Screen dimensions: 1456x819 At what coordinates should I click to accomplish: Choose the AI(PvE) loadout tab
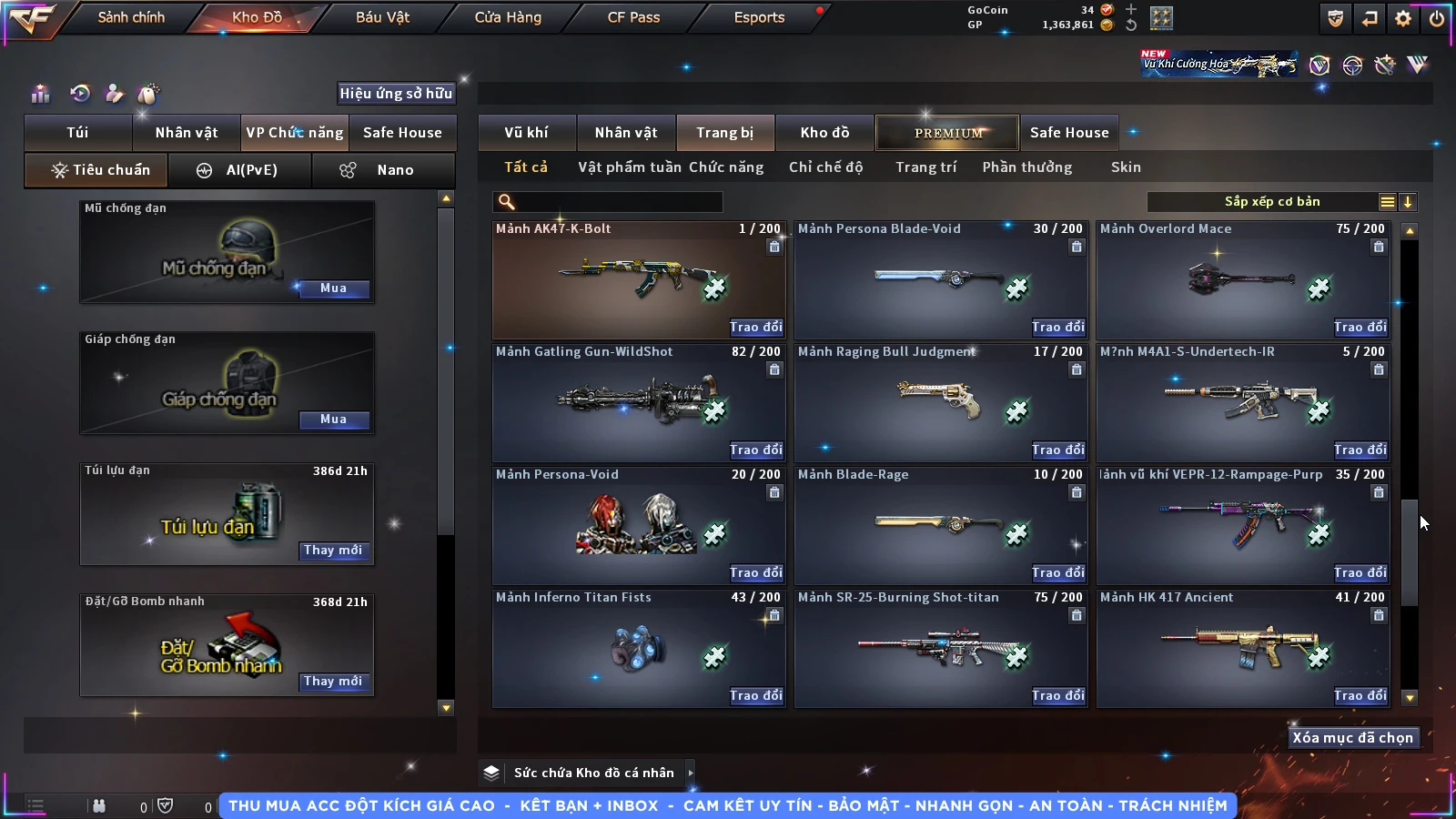(239, 170)
